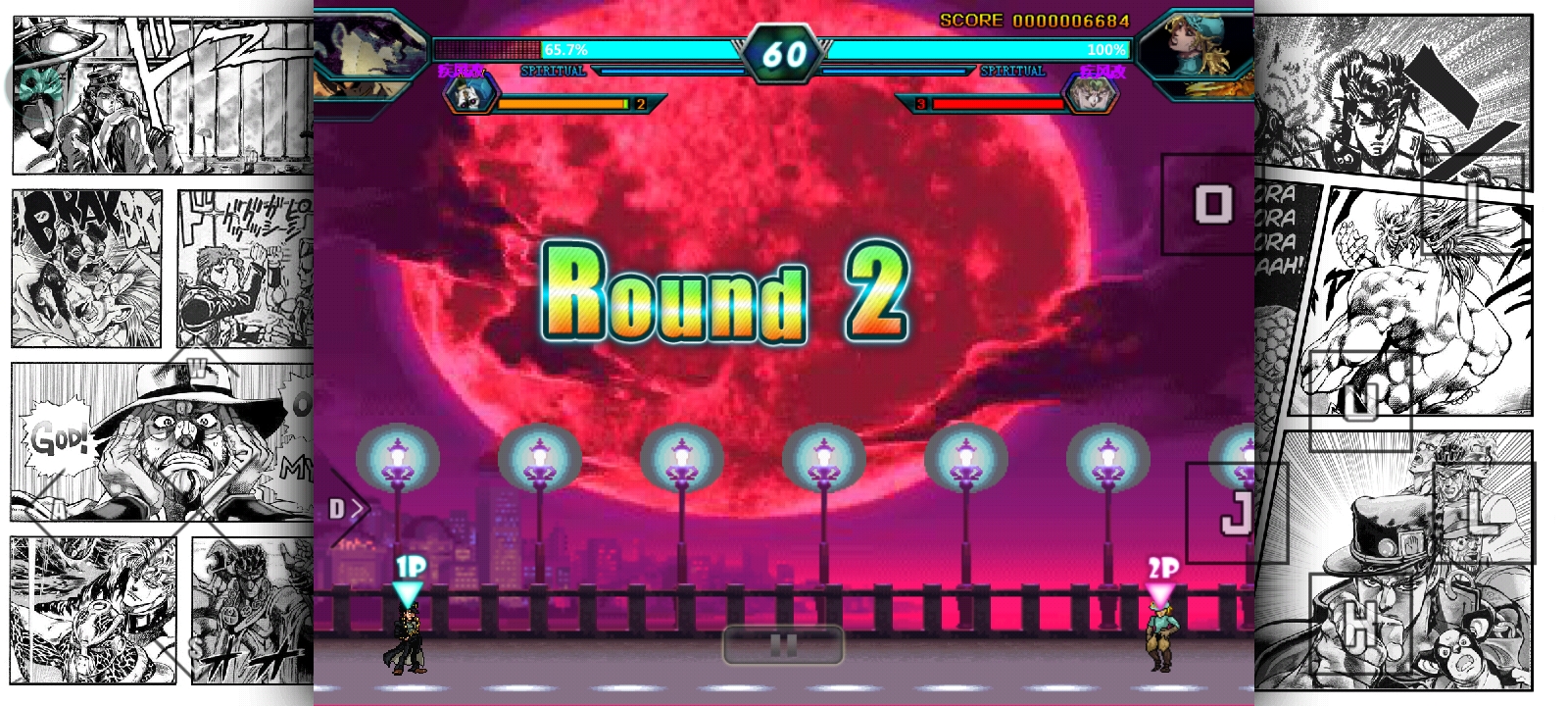The height and width of the screenshot is (706, 1568).
Task: Tap the left SPIRITUAL gauge label
Action: (553, 71)
